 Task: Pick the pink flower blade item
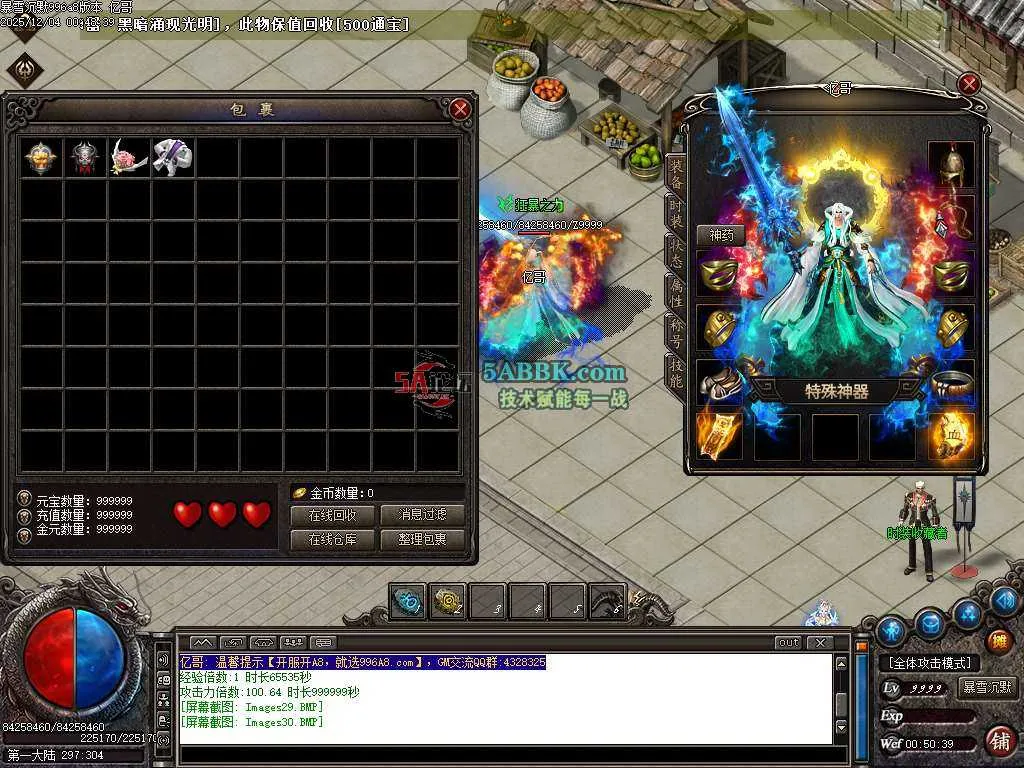pos(129,157)
